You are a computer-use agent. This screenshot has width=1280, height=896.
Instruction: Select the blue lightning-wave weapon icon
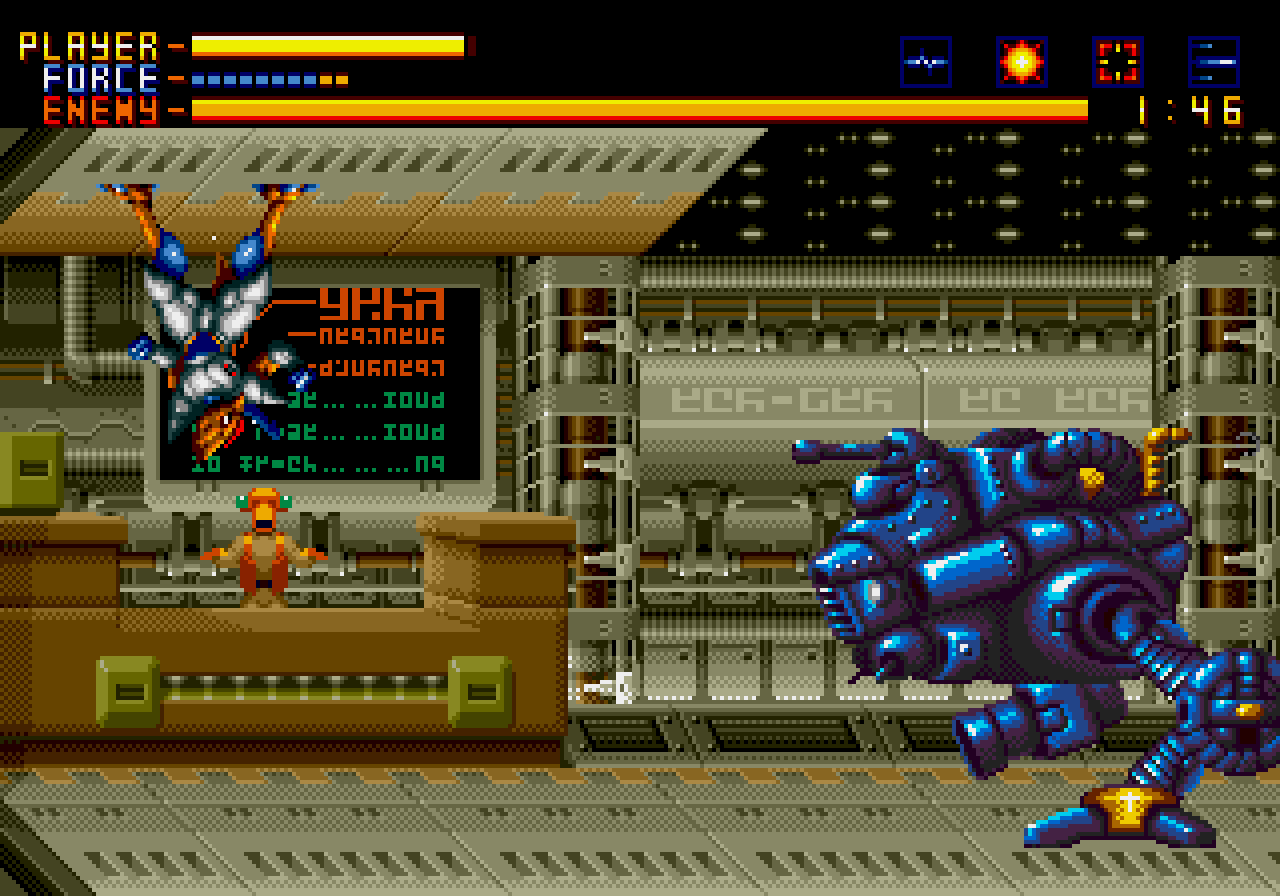pos(925,62)
